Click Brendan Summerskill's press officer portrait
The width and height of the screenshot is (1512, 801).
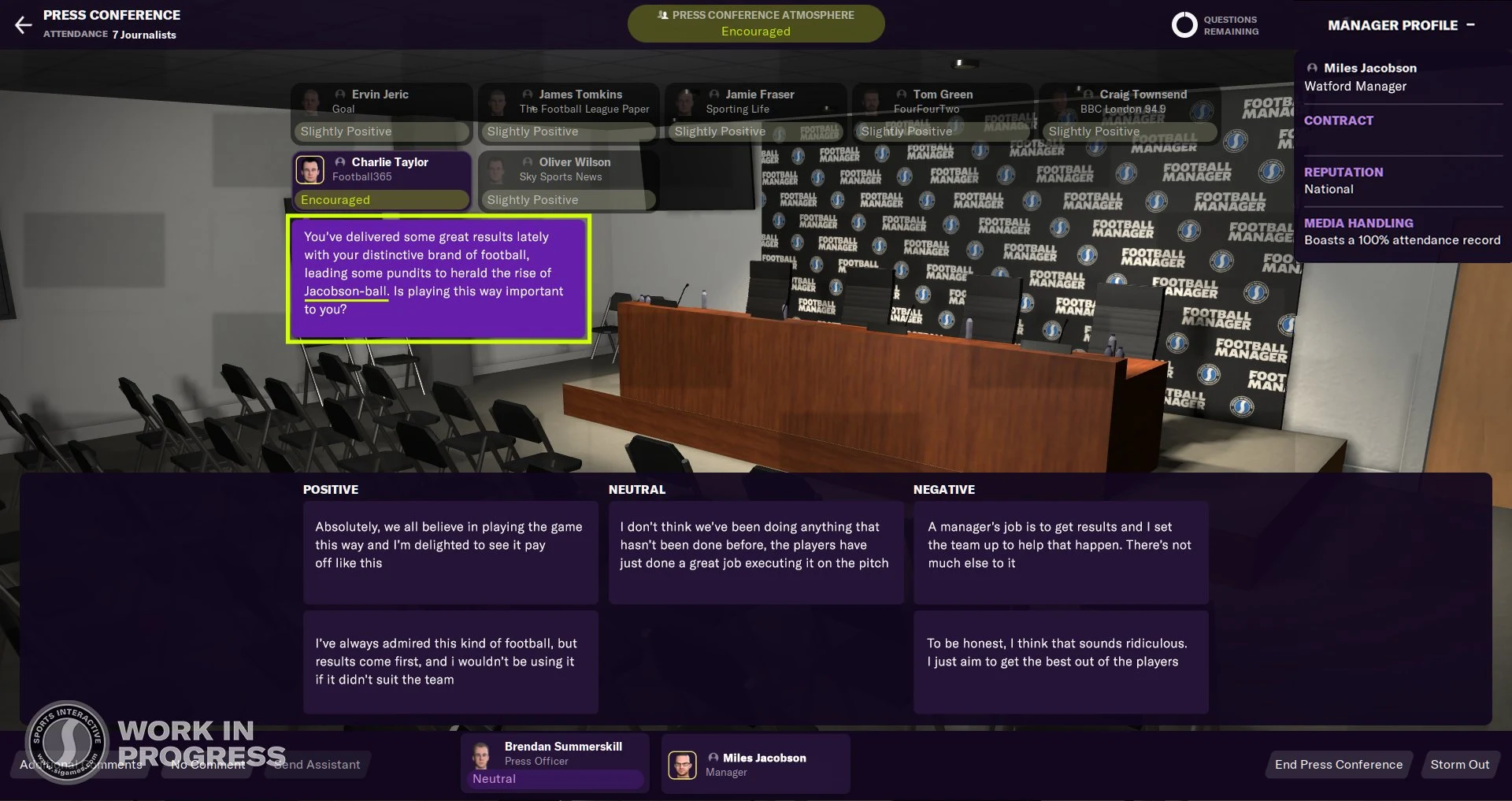(481, 754)
